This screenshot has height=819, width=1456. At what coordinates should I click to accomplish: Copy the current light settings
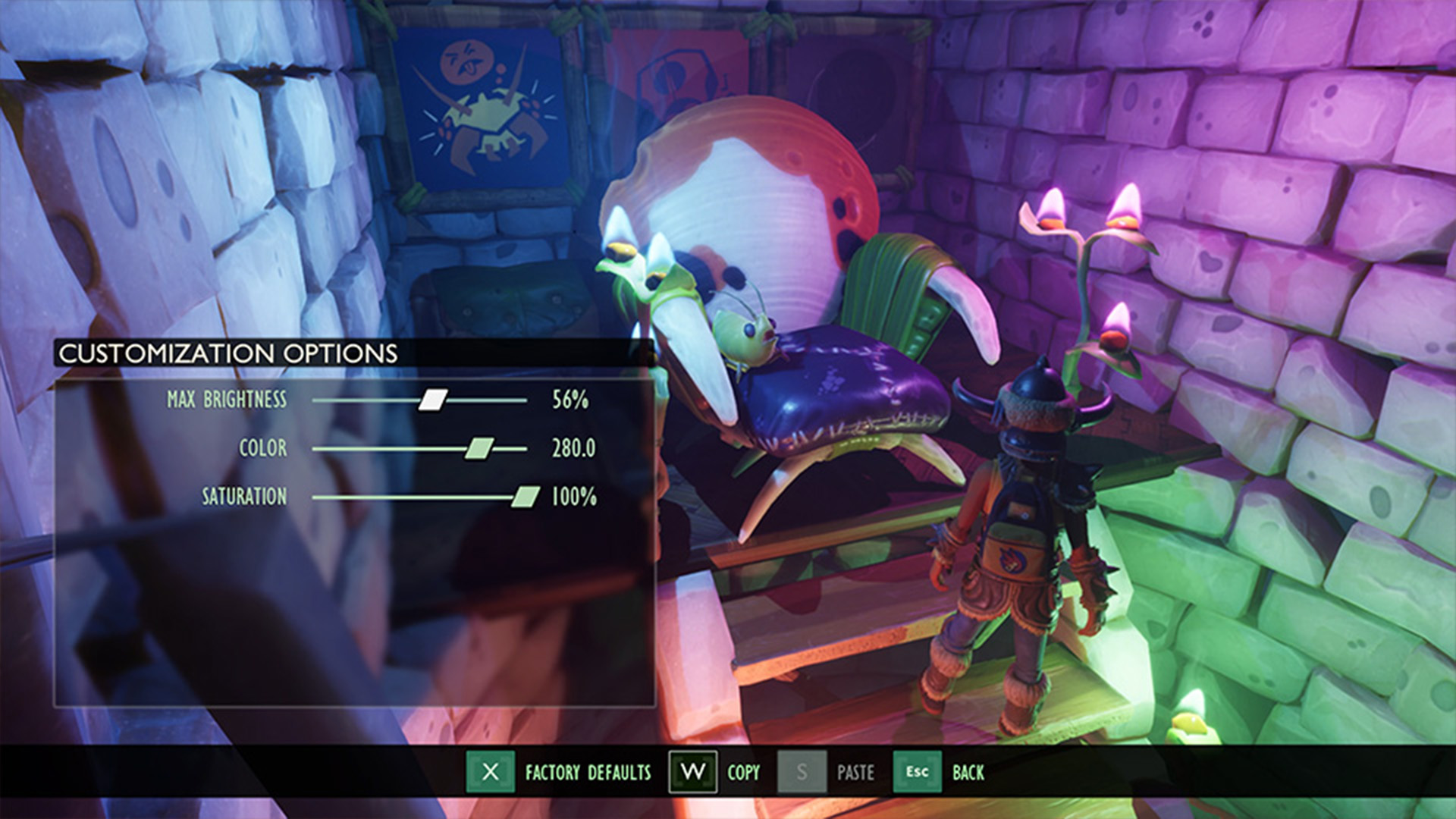point(692,772)
